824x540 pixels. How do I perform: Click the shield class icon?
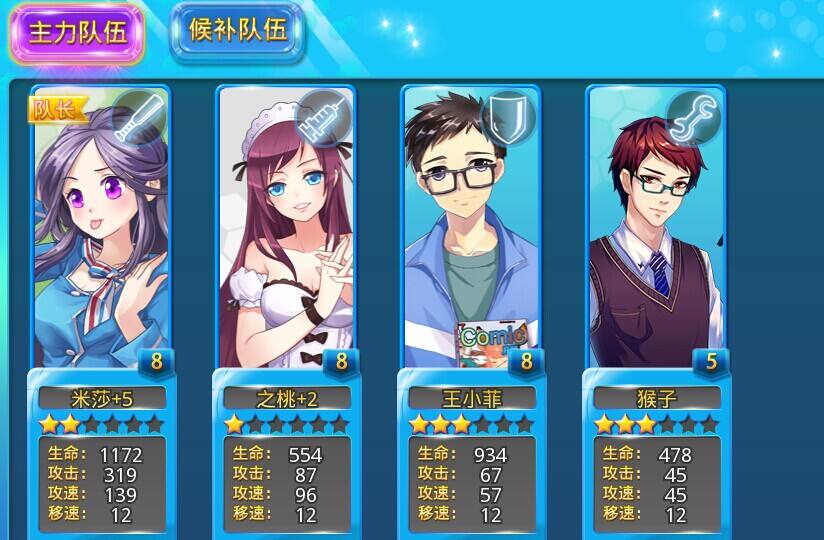tap(508, 117)
